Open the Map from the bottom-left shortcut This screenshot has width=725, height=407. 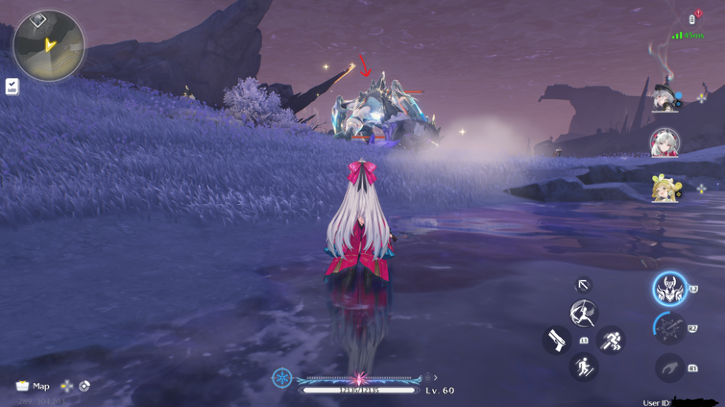tap(33, 386)
